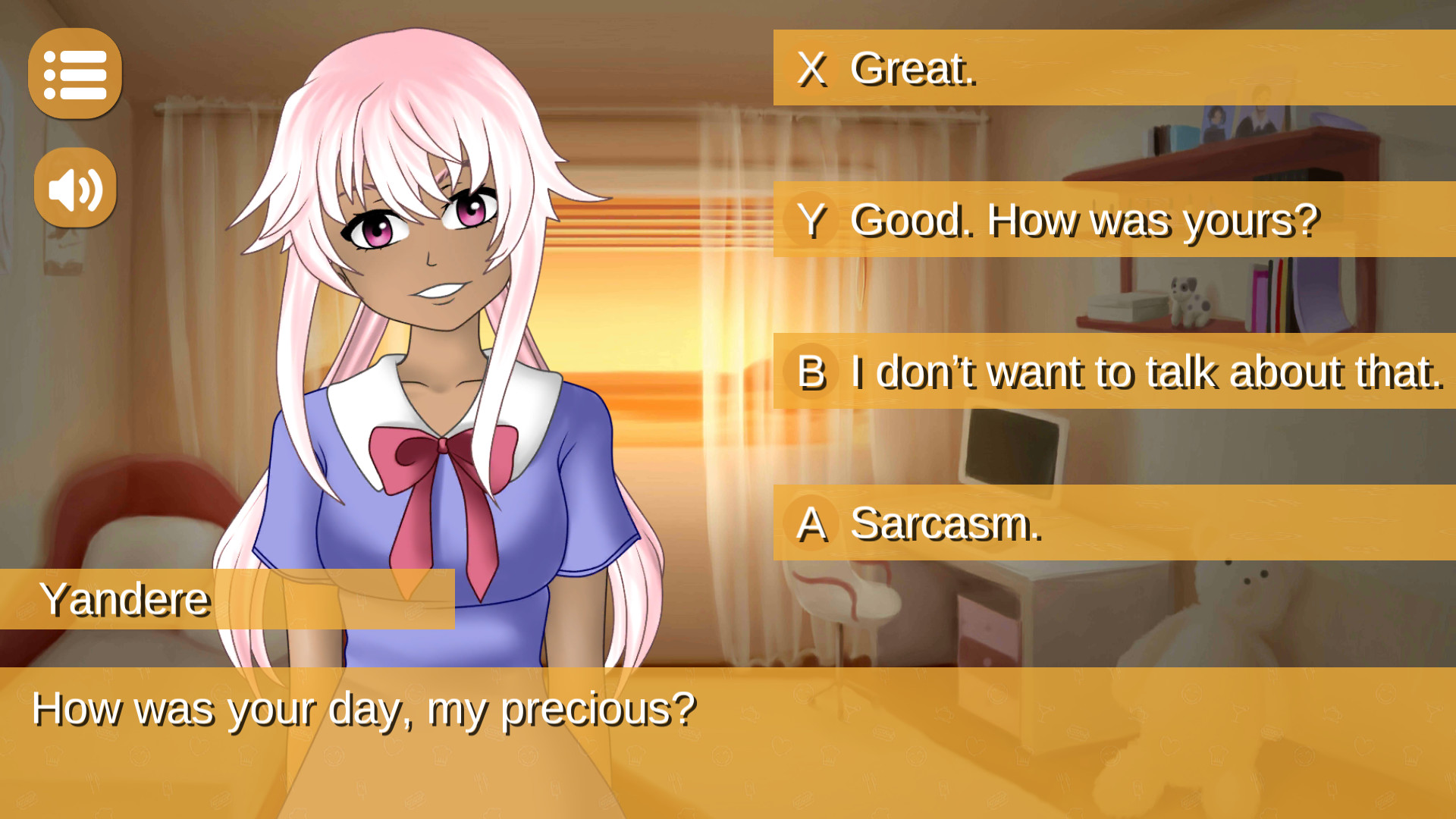Click the orange Yandere name banner
Image resolution: width=1456 pixels, height=819 pixels.
click(125, 598)
